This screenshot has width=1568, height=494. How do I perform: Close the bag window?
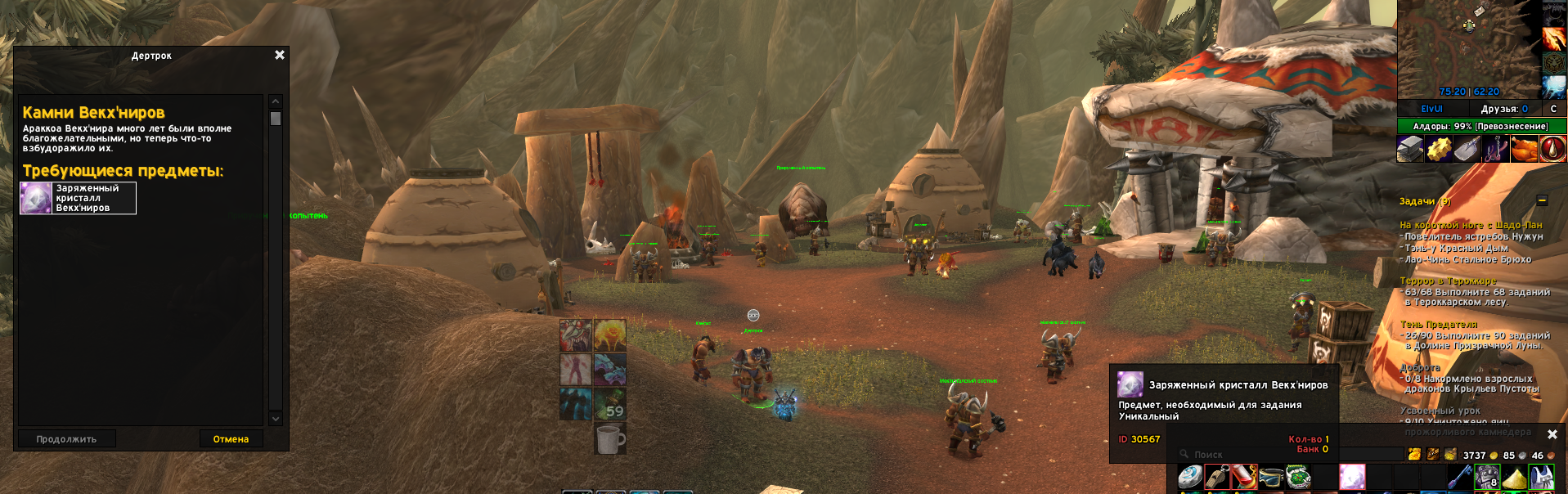(x=1552, y=434)
